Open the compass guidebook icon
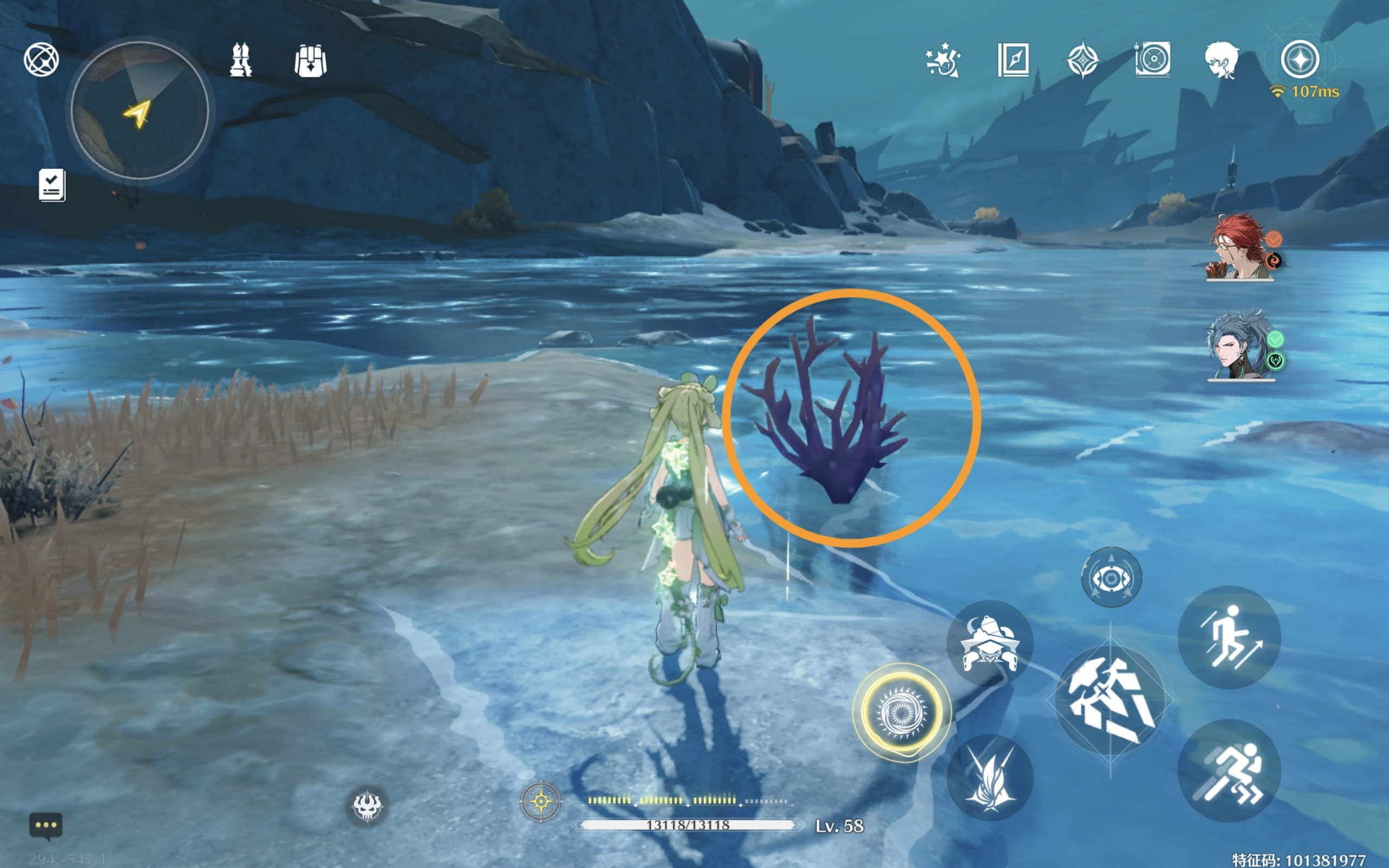 tap(1013, 60)
